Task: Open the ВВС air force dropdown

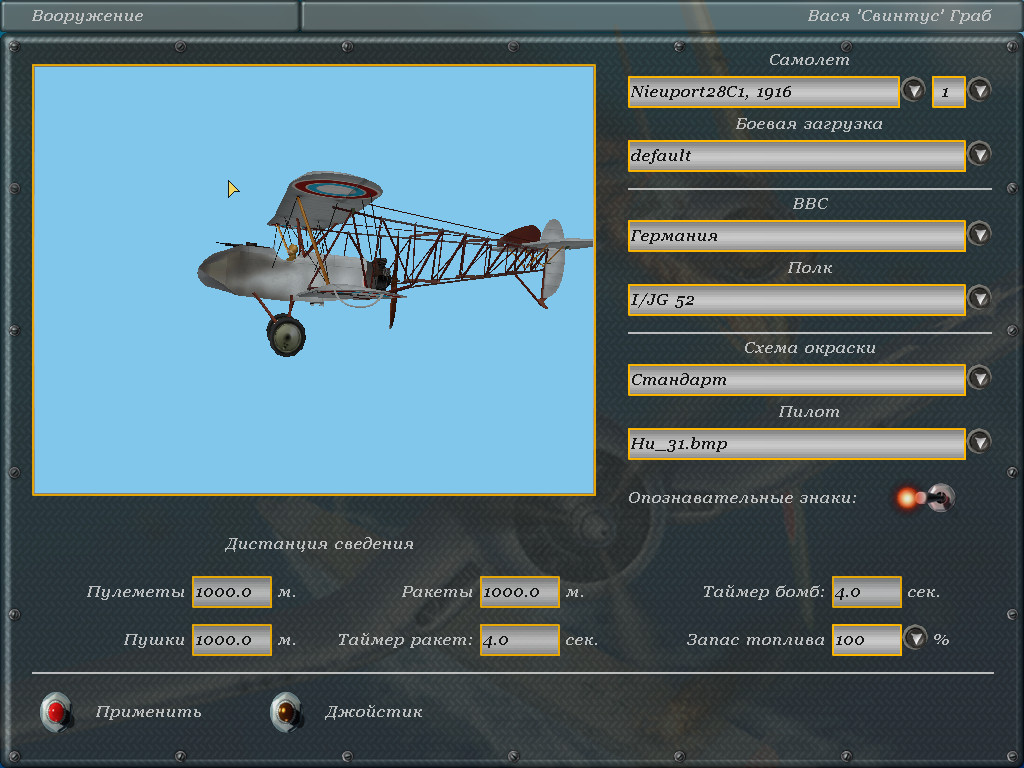Action: coord(979,235)
